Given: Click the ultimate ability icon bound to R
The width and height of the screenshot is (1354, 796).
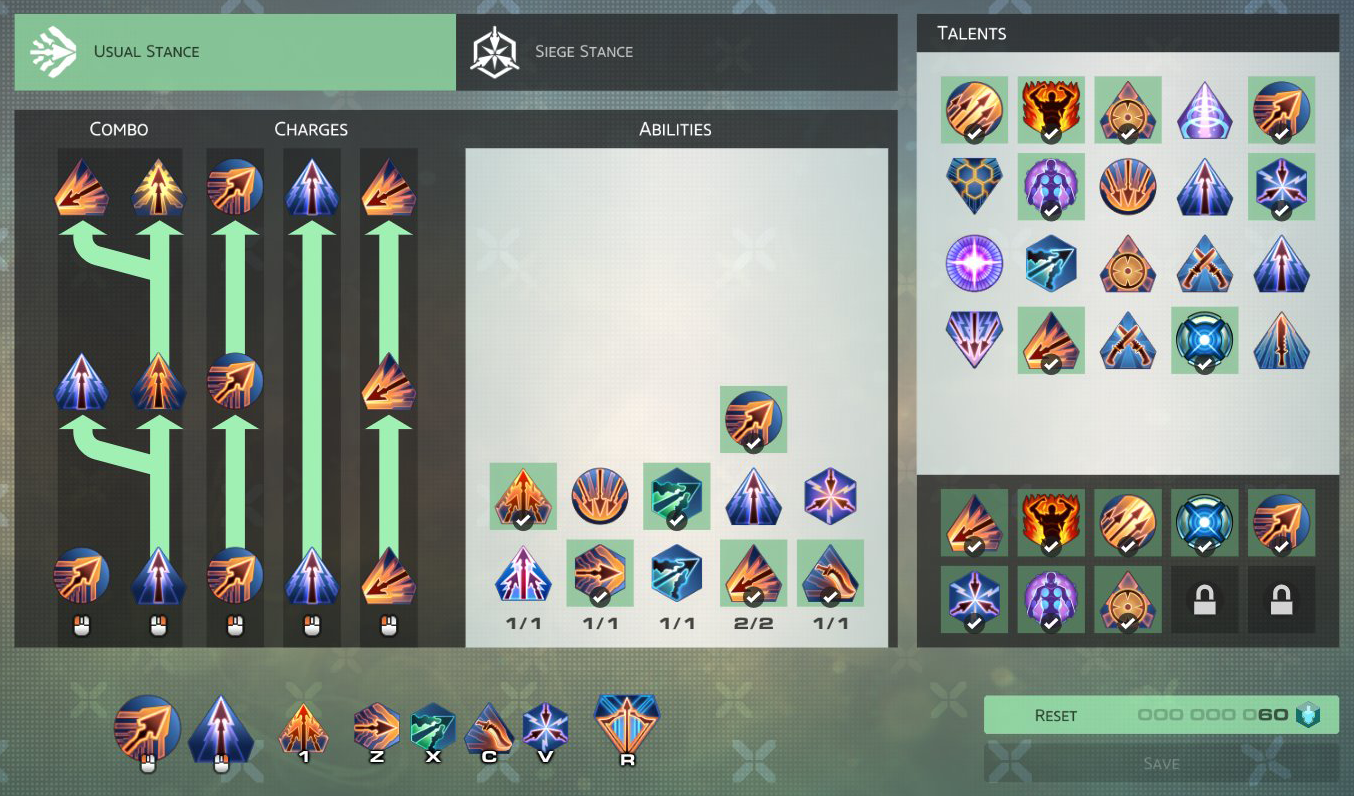Looking at the screenshot, I should click(625, 724).
